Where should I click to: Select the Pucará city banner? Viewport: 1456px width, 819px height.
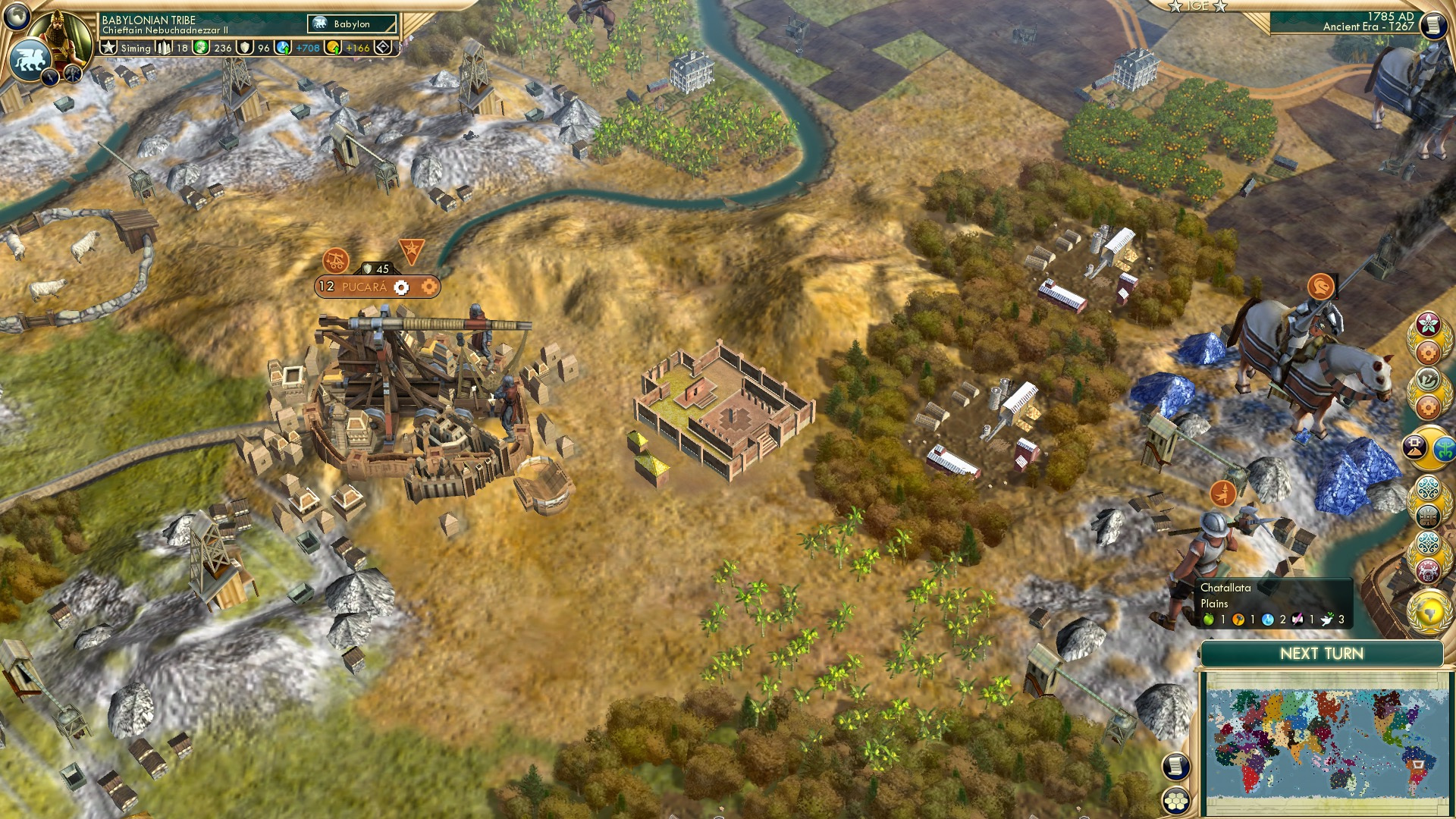click(x=364, y=287)
